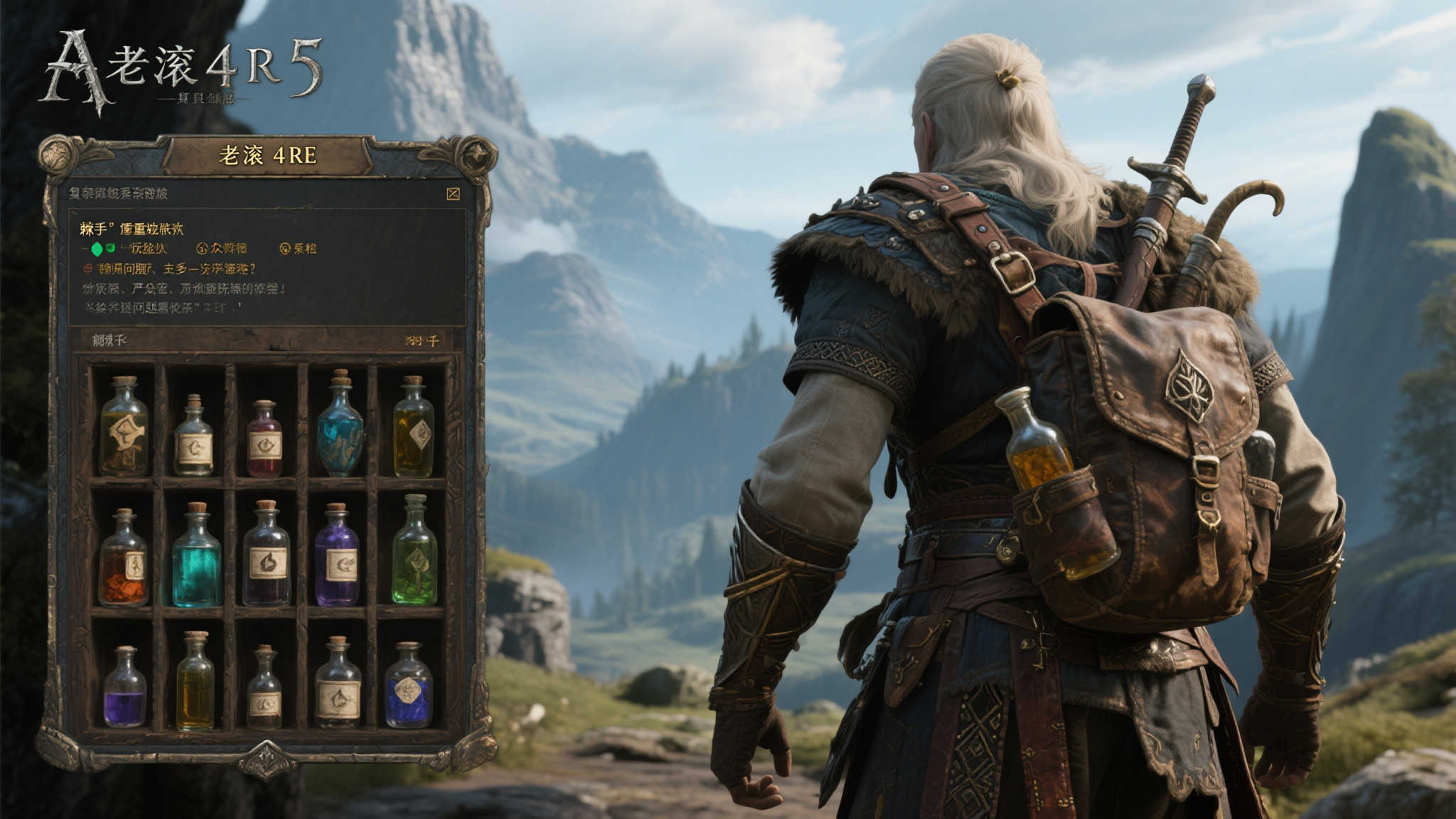Select the red potion bottle
Image resolution: width=1456 pixels, height=819 pixels.
pyautogui.click(x=264, y=439)
